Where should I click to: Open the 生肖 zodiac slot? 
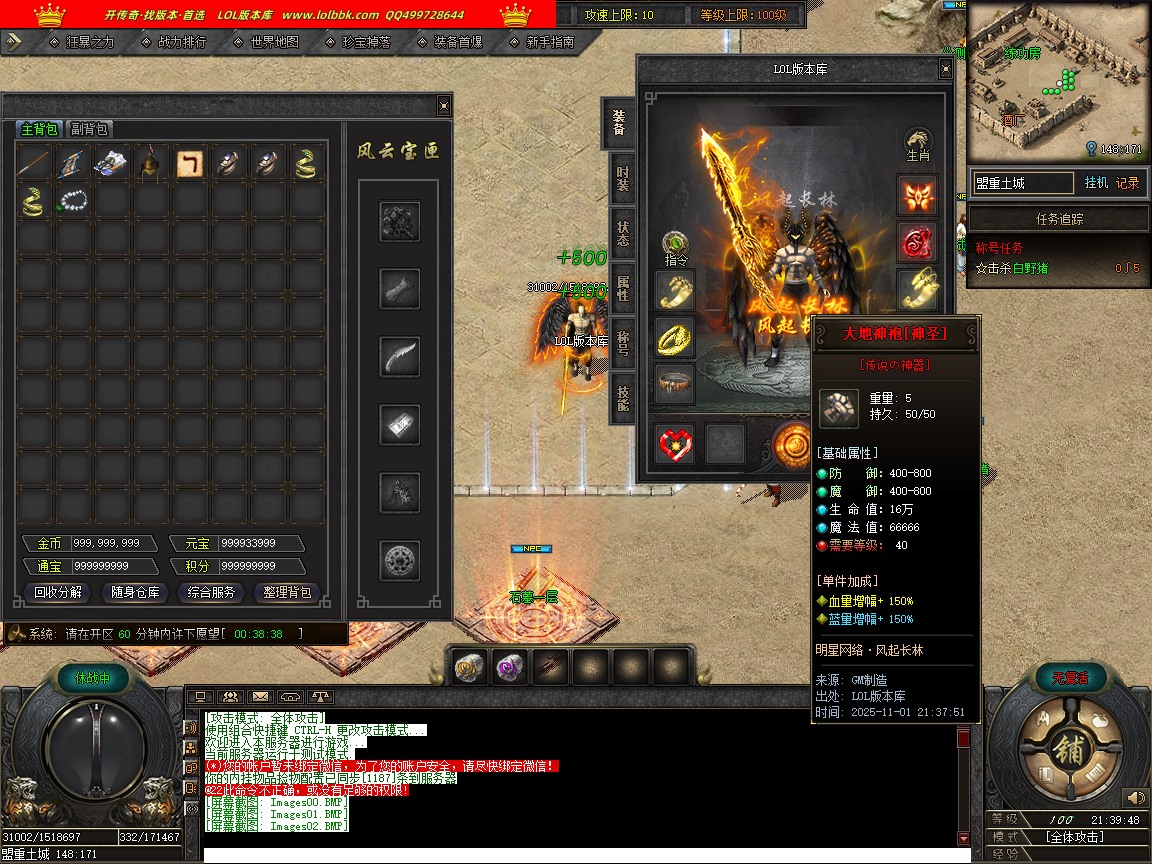click(918, 145)
